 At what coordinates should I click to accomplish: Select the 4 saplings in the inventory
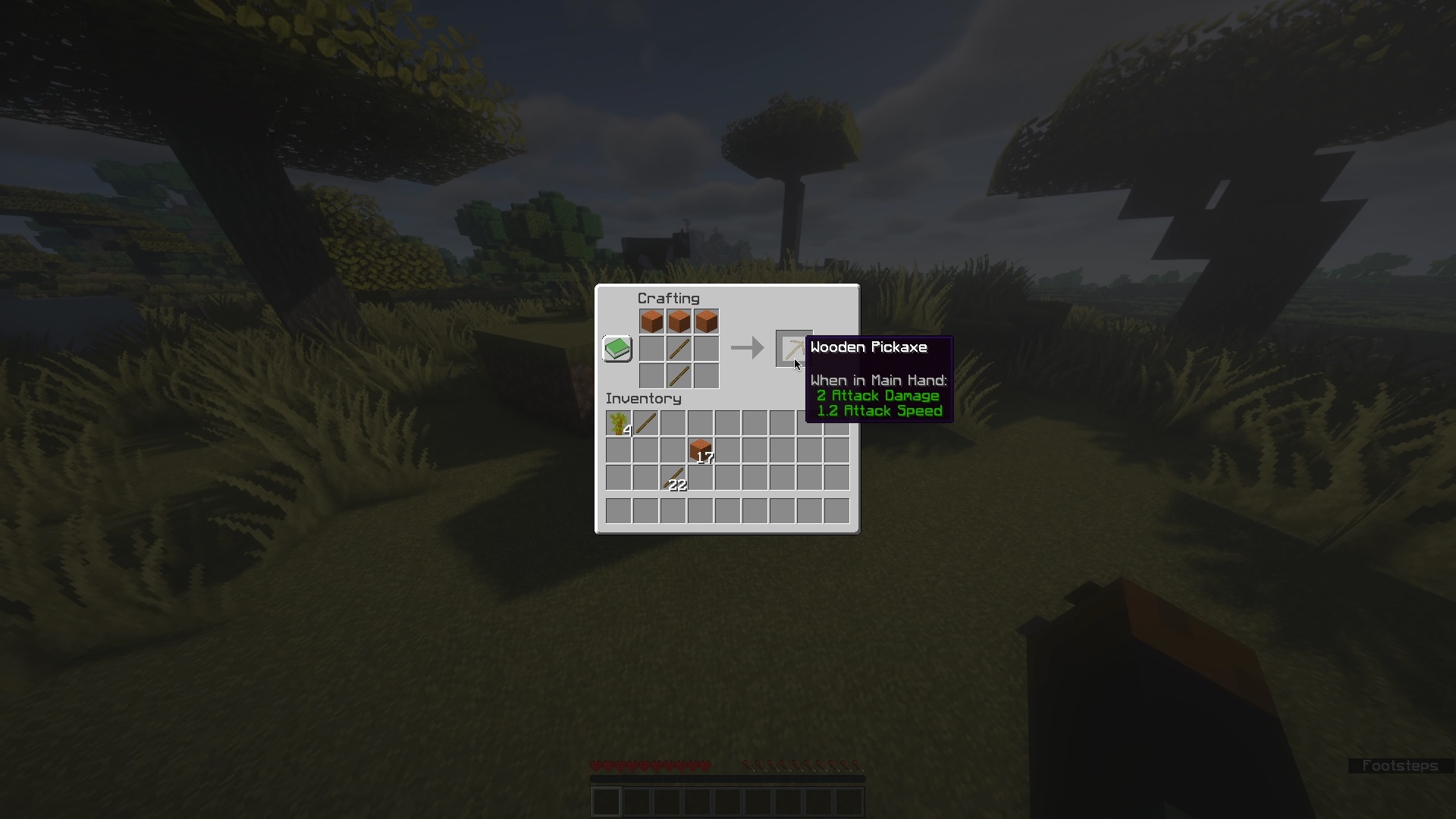617,422
